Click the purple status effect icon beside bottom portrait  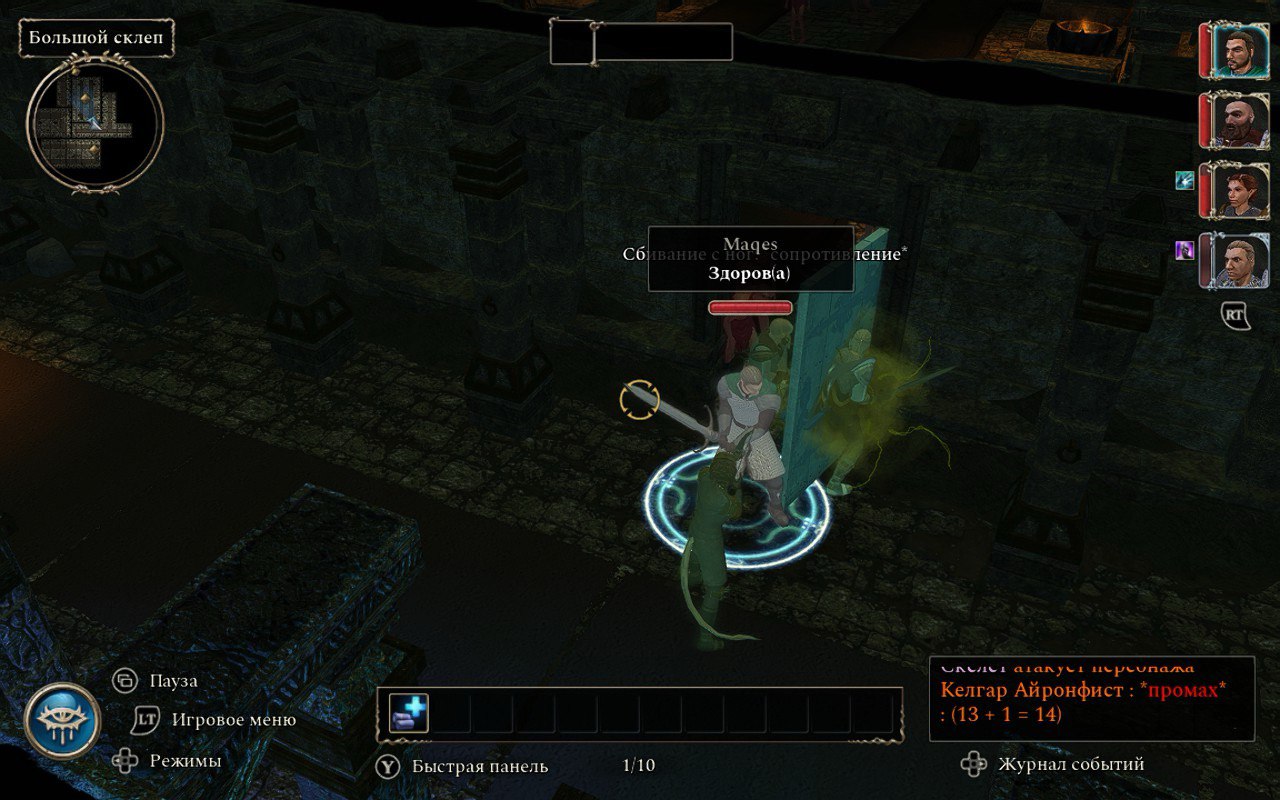coord(1185,250)
